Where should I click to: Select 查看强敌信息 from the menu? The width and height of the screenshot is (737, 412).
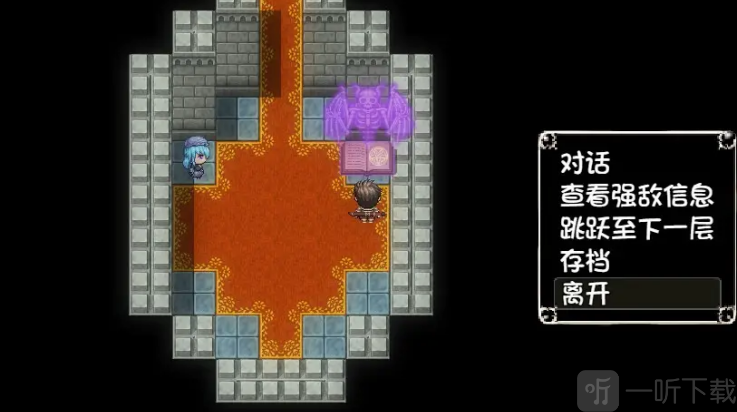pyautogui.click(x=635, y=195)
